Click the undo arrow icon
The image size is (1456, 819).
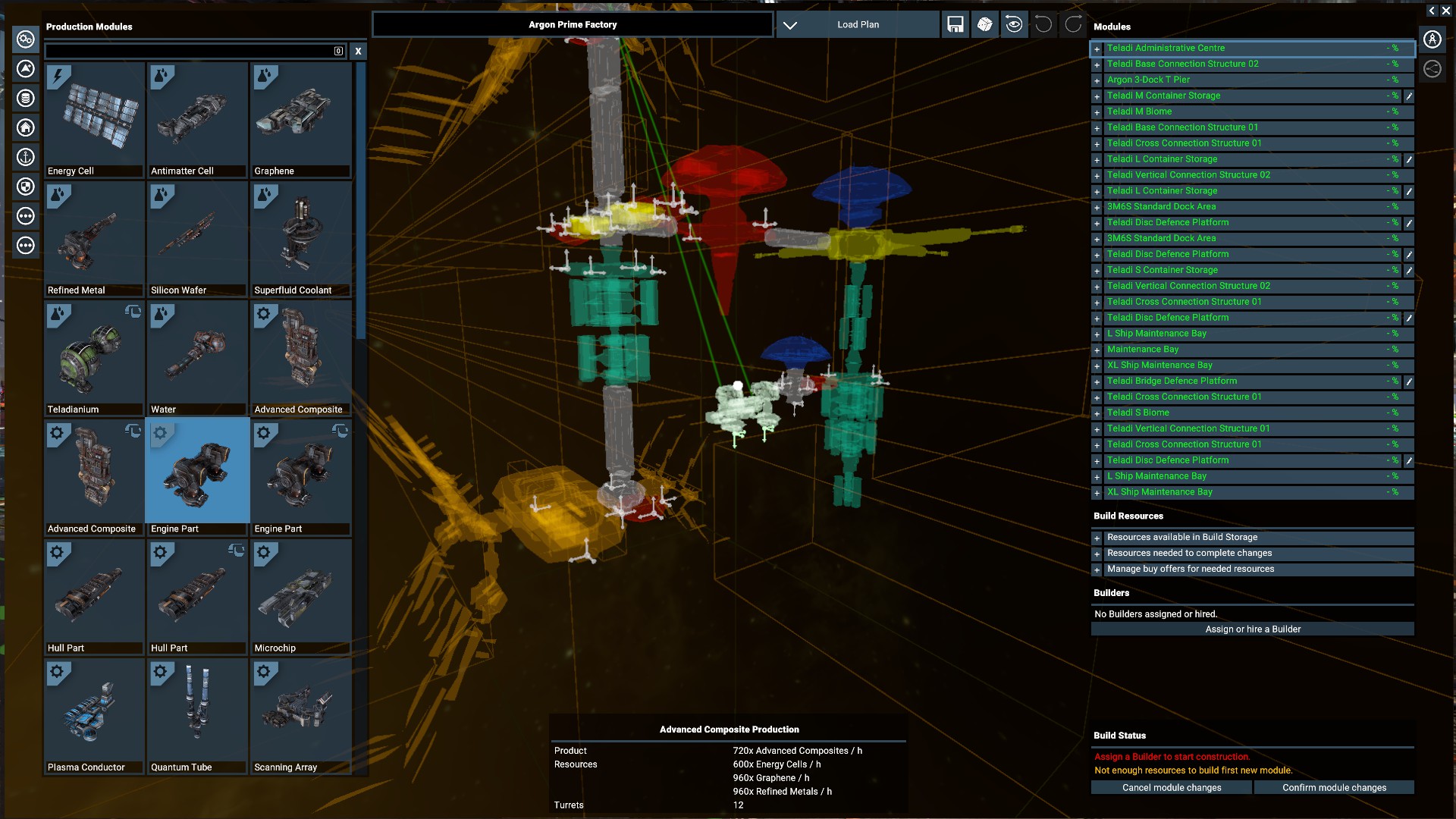(x=1043, y=24)
